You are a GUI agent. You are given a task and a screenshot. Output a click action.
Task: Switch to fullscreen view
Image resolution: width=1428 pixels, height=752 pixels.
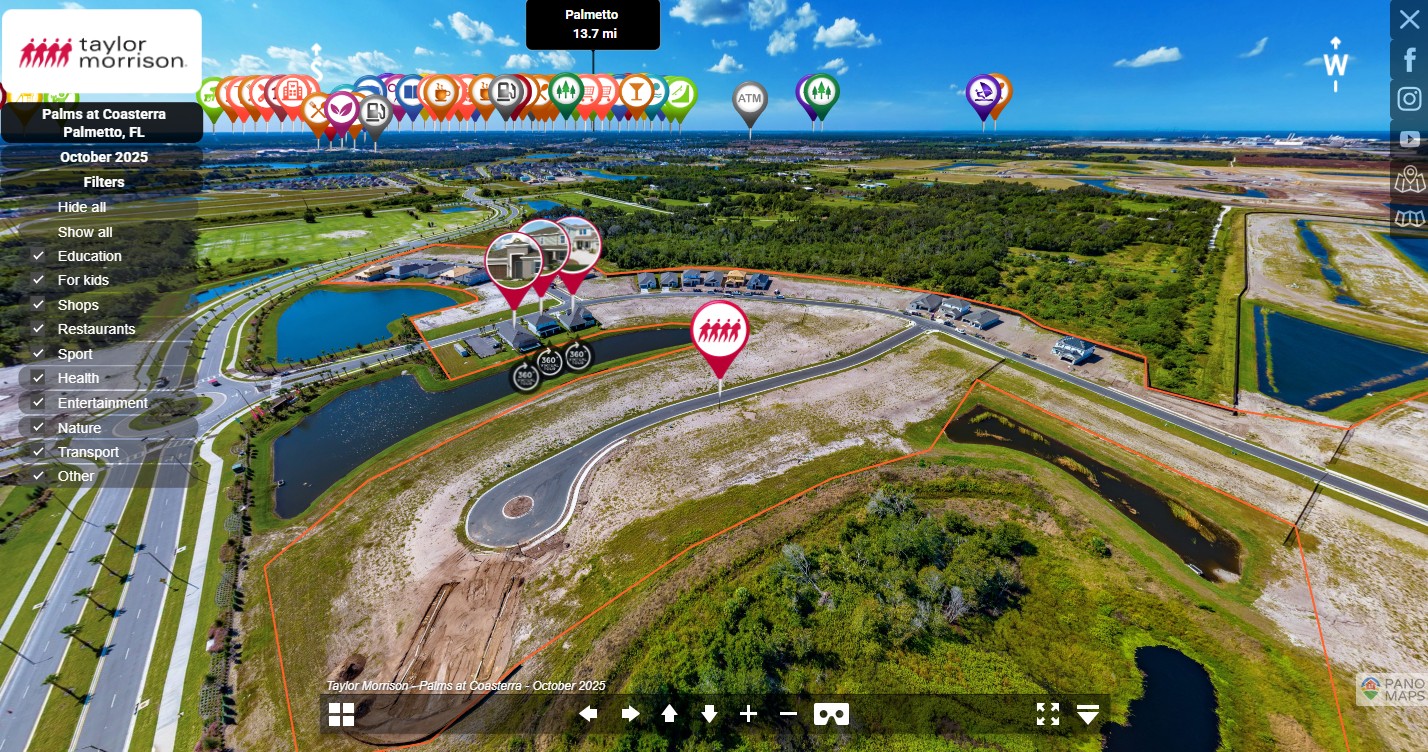1047,714
